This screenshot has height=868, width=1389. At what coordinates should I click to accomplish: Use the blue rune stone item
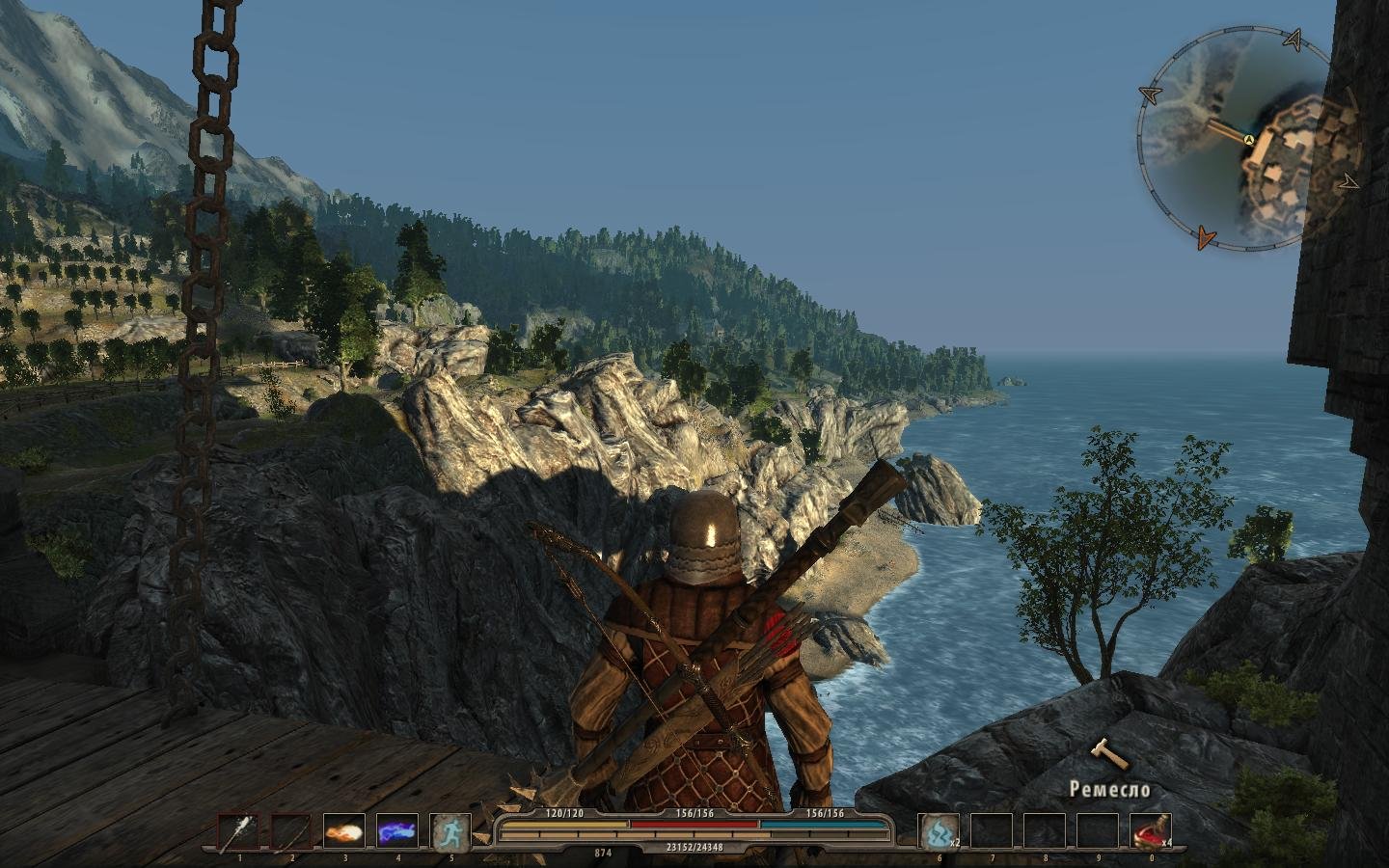point(939,832)
